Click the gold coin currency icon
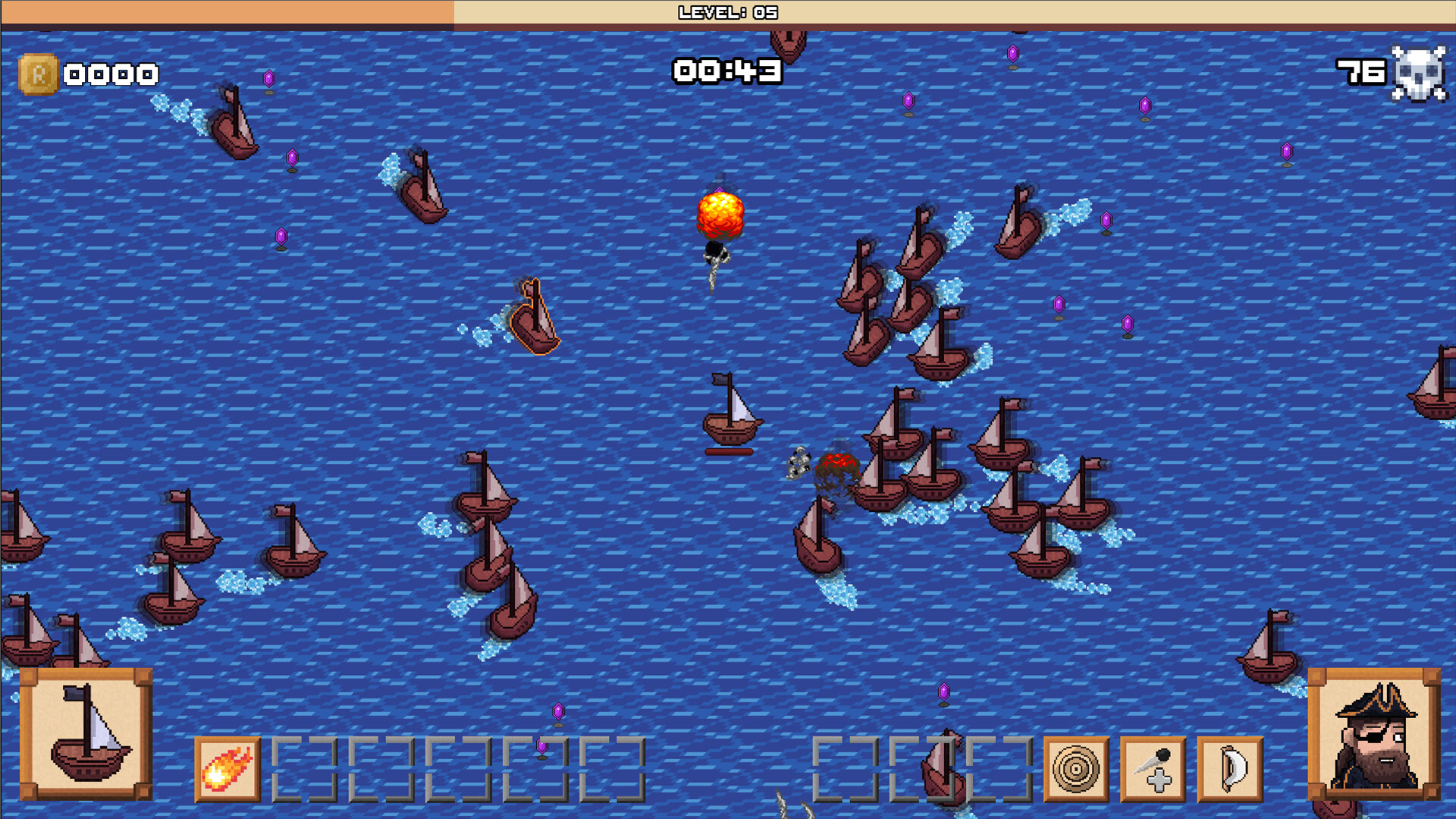 point(39,74)
